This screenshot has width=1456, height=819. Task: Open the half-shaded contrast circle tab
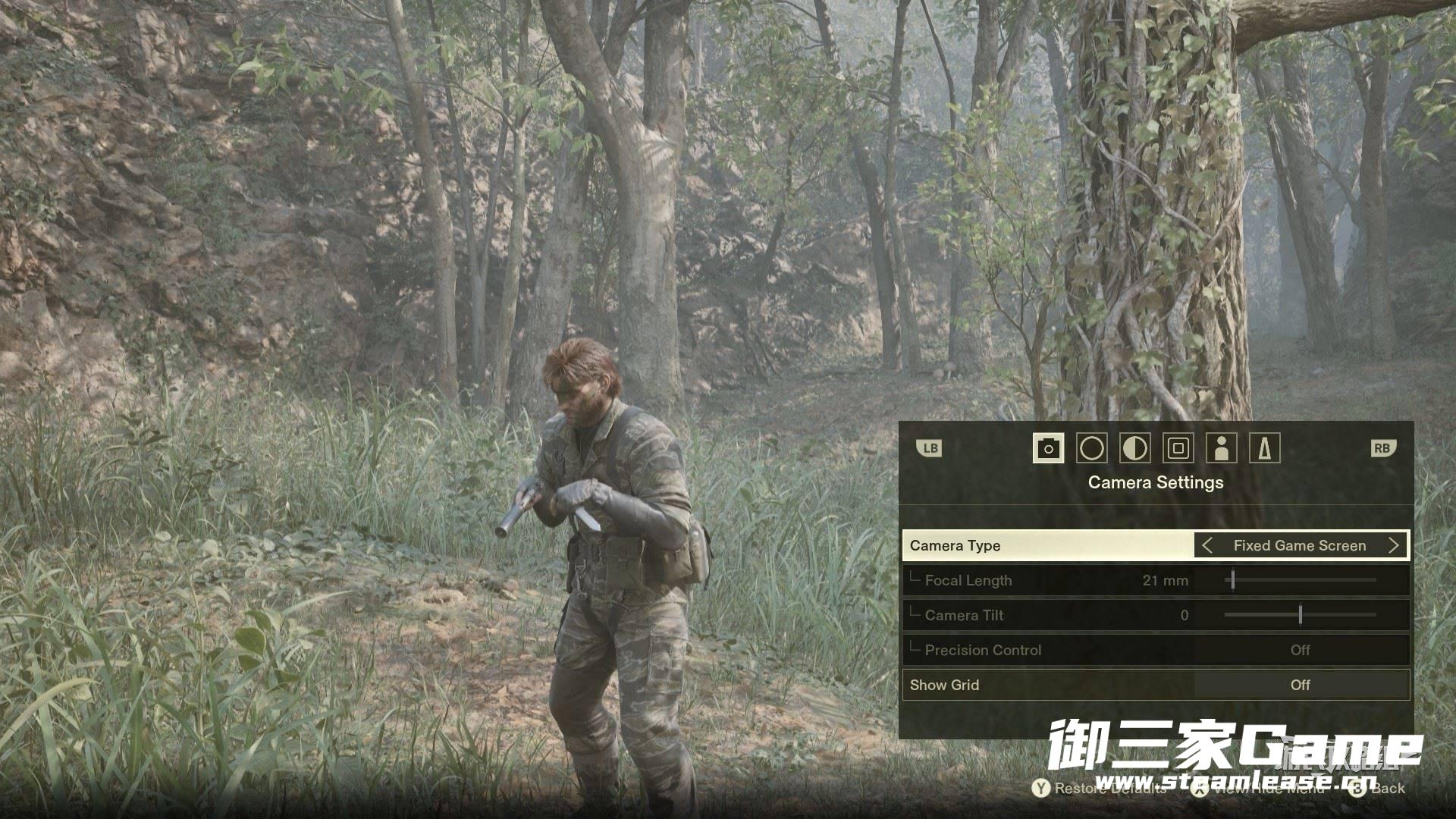point(1134,448)
